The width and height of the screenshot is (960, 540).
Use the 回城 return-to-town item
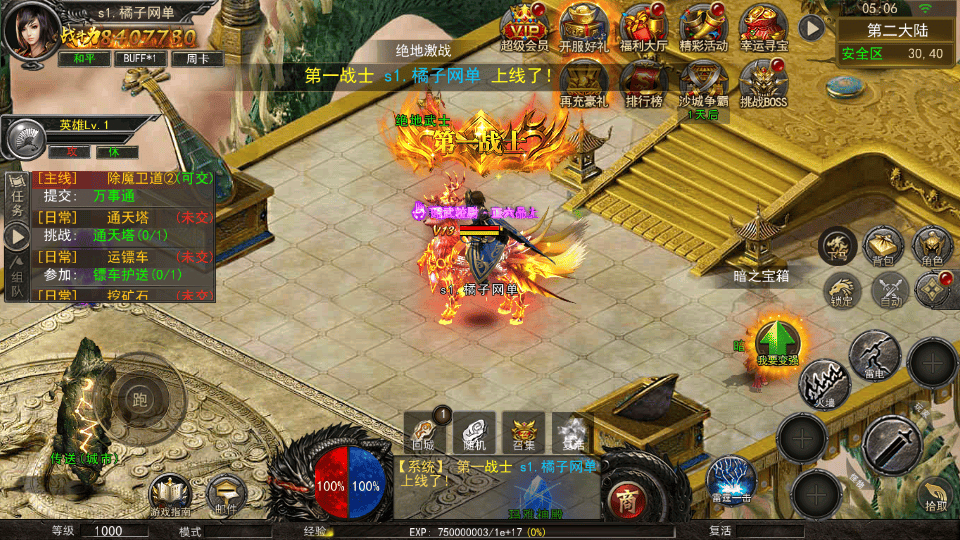(x=422, y=430)
